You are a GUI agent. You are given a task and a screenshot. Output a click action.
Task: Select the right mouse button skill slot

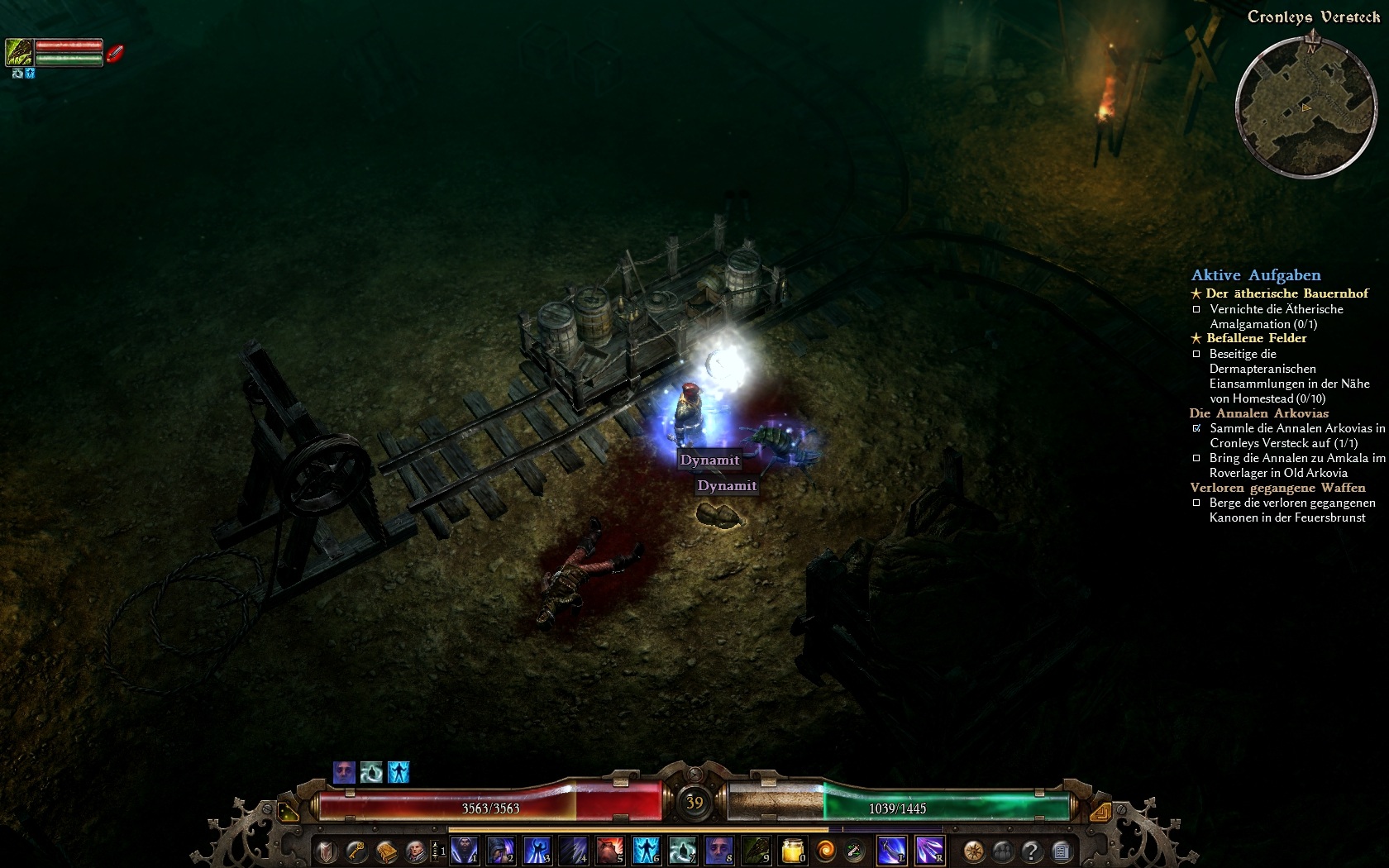[x=929, y=850]
